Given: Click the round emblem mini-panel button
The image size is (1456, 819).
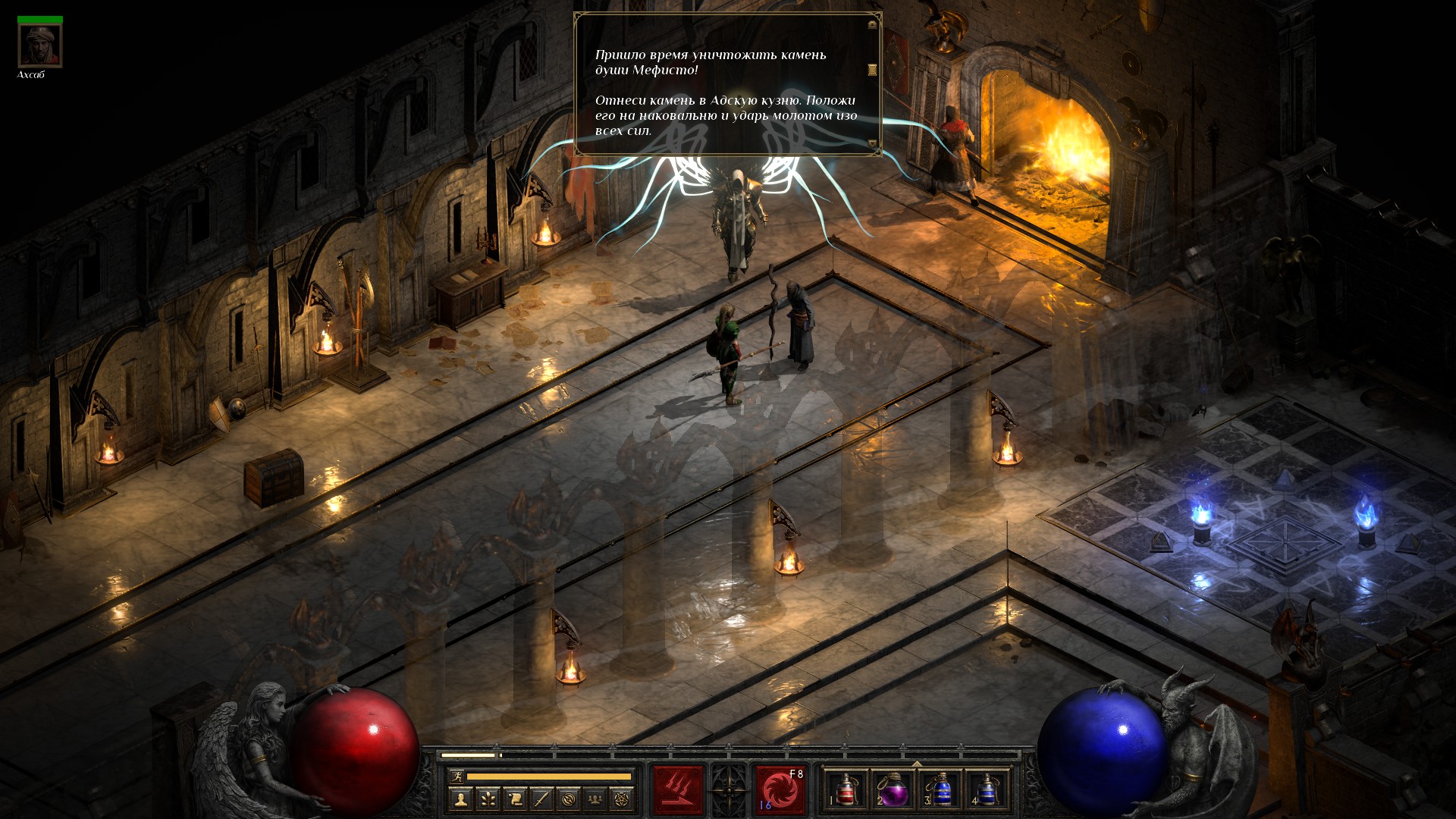Looking at the screenshot, I should [569, 799].
